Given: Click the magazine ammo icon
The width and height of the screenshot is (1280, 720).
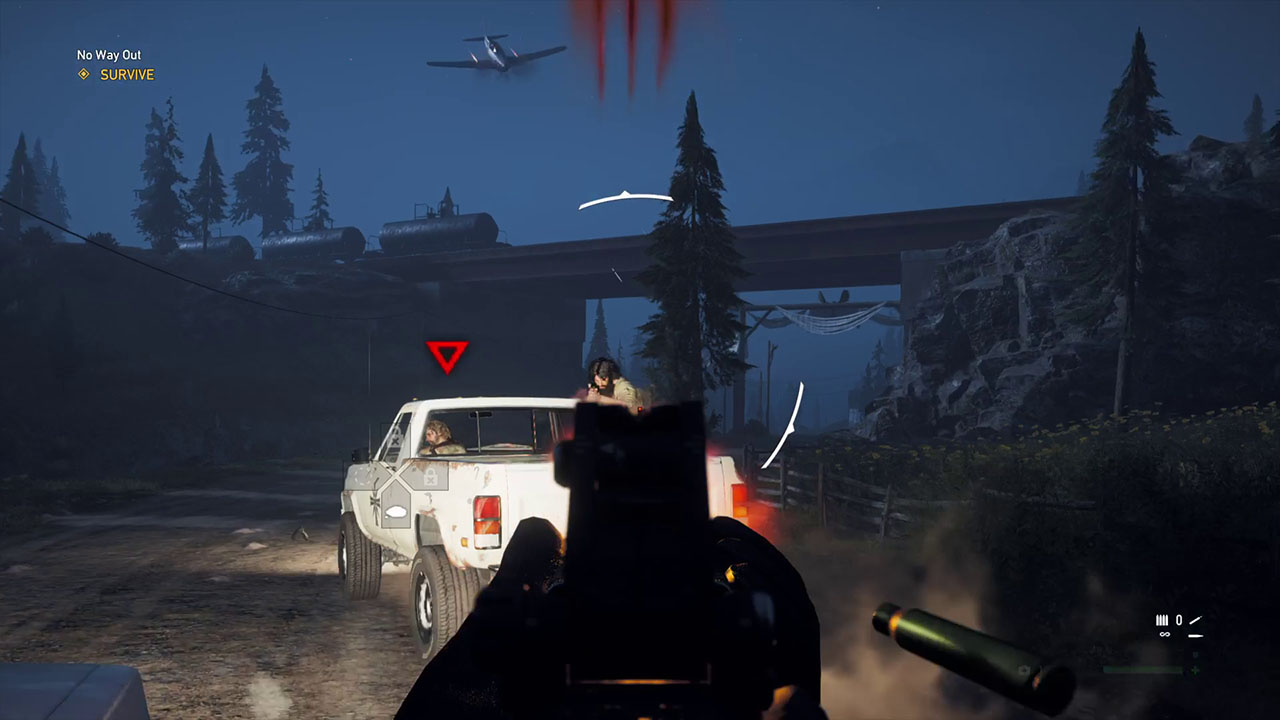Looking at the screenshot, I should pos(1162,620).
